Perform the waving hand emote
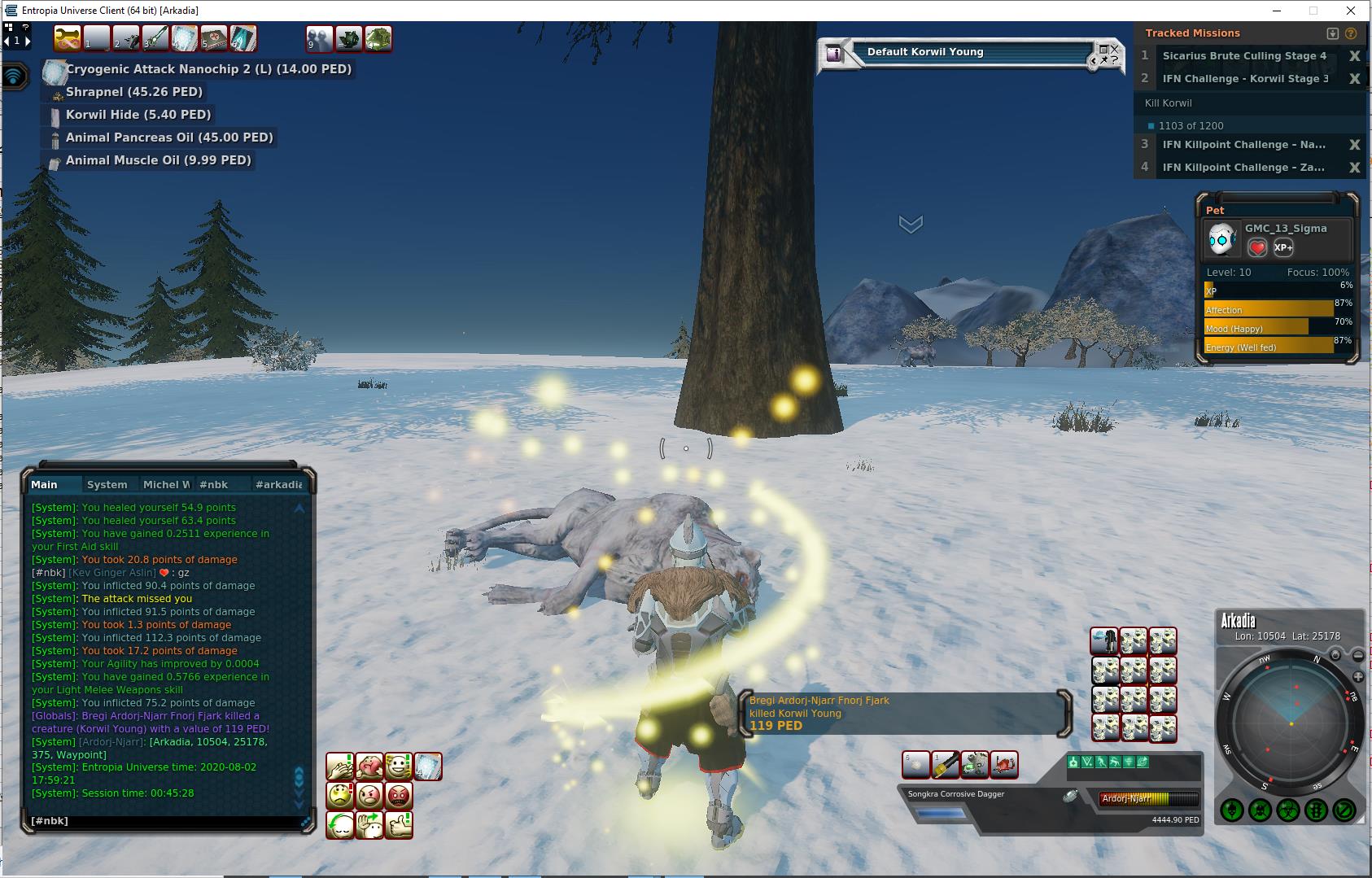1372x878 pixels. (369, 825)
